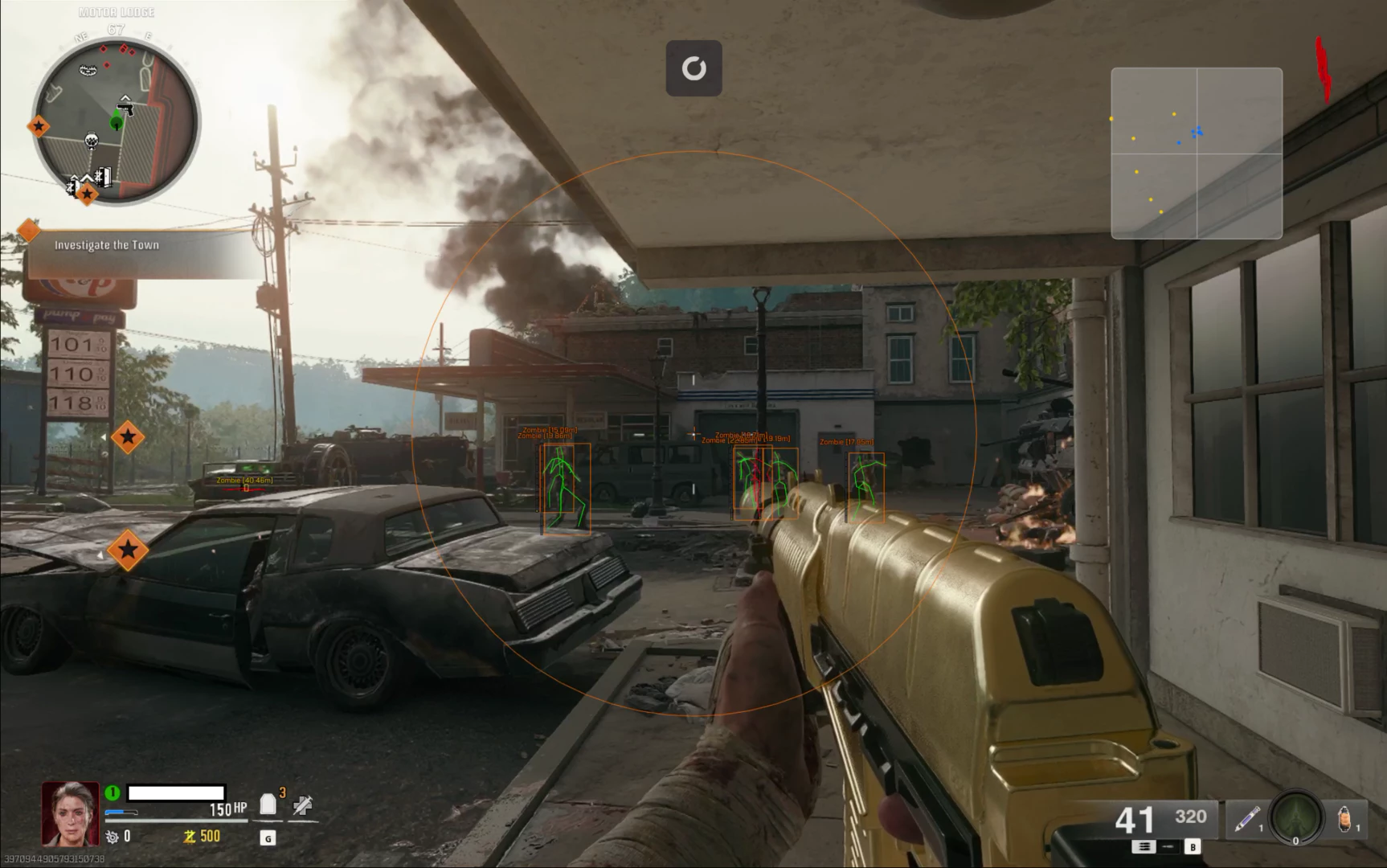This screenshot has height=868, width=1387.
Task: Click the character portrait
Action: [x=71, y=813]
